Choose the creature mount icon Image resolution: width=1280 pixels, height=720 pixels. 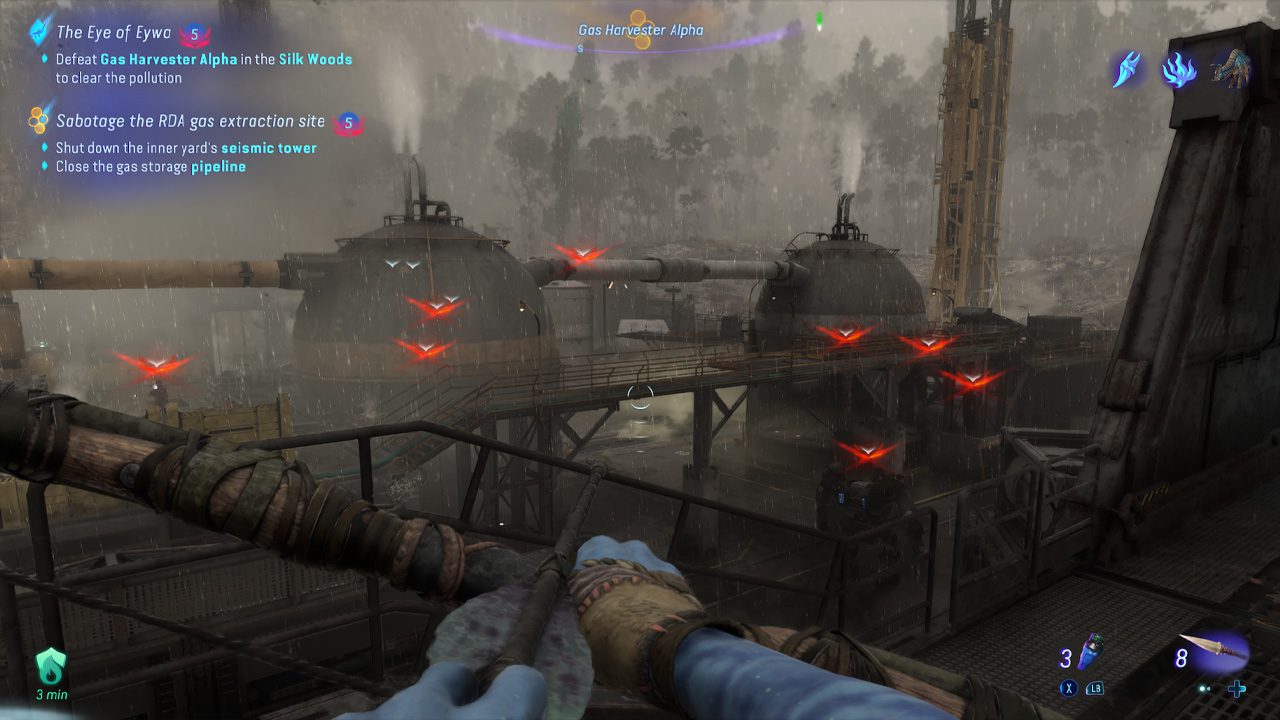click(1230, 68)
